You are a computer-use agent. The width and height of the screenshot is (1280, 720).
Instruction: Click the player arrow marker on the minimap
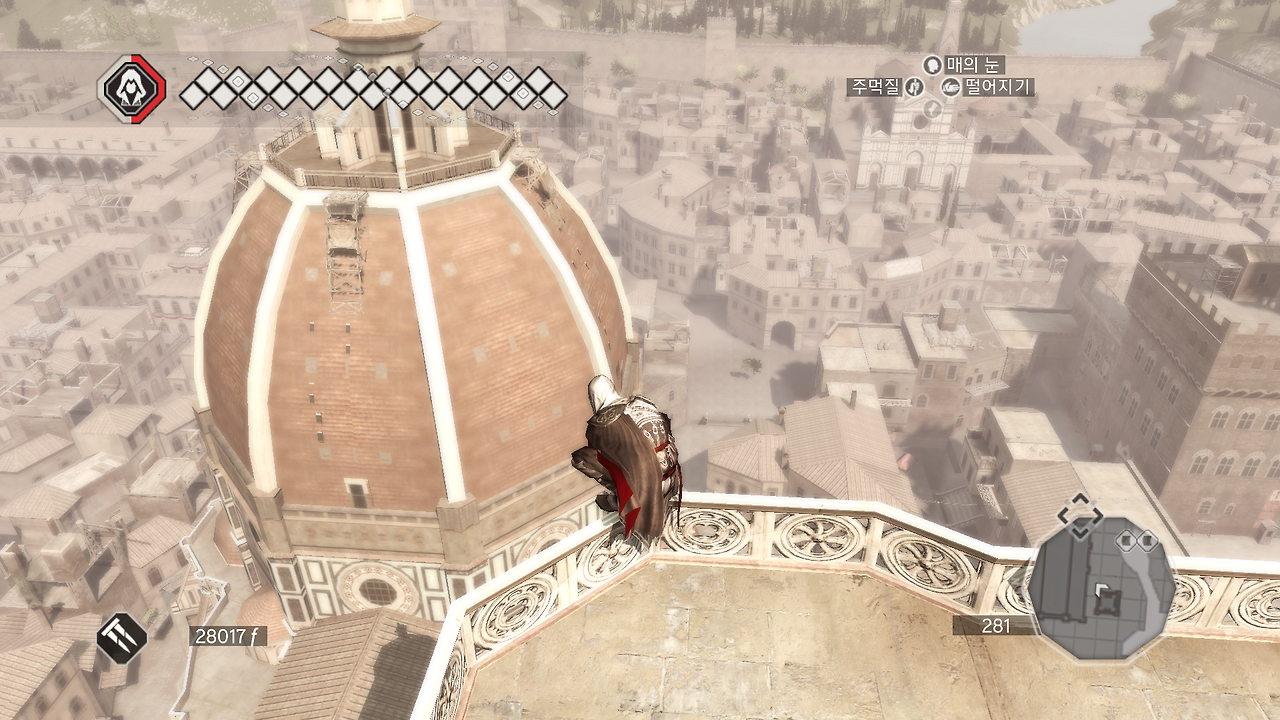1102,590
